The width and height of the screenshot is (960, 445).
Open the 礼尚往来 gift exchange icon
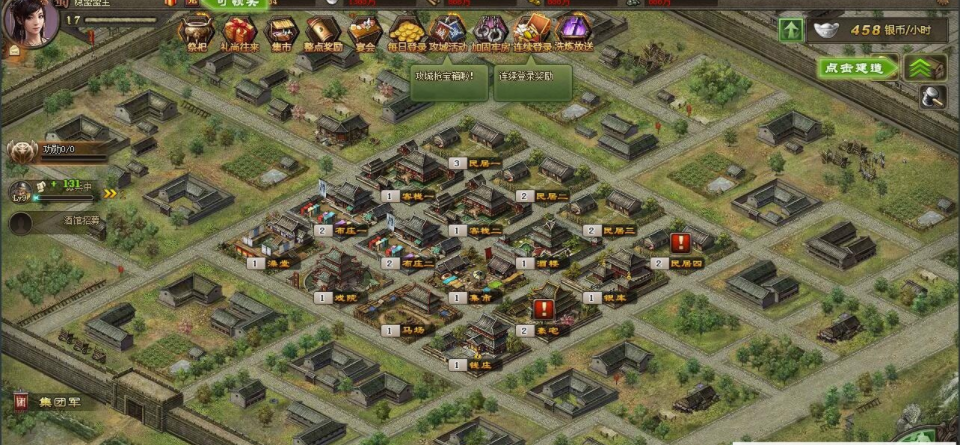tap(240, 32)
